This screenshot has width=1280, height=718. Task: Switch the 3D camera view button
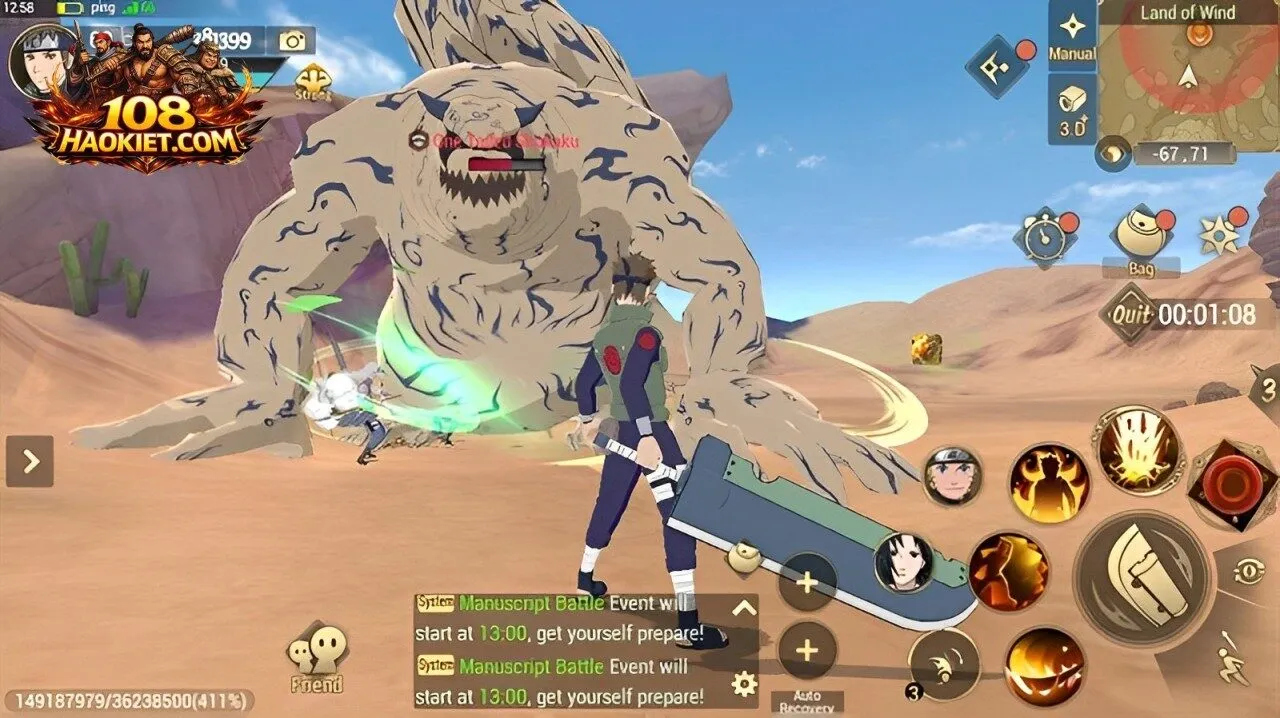(1071, 109)
